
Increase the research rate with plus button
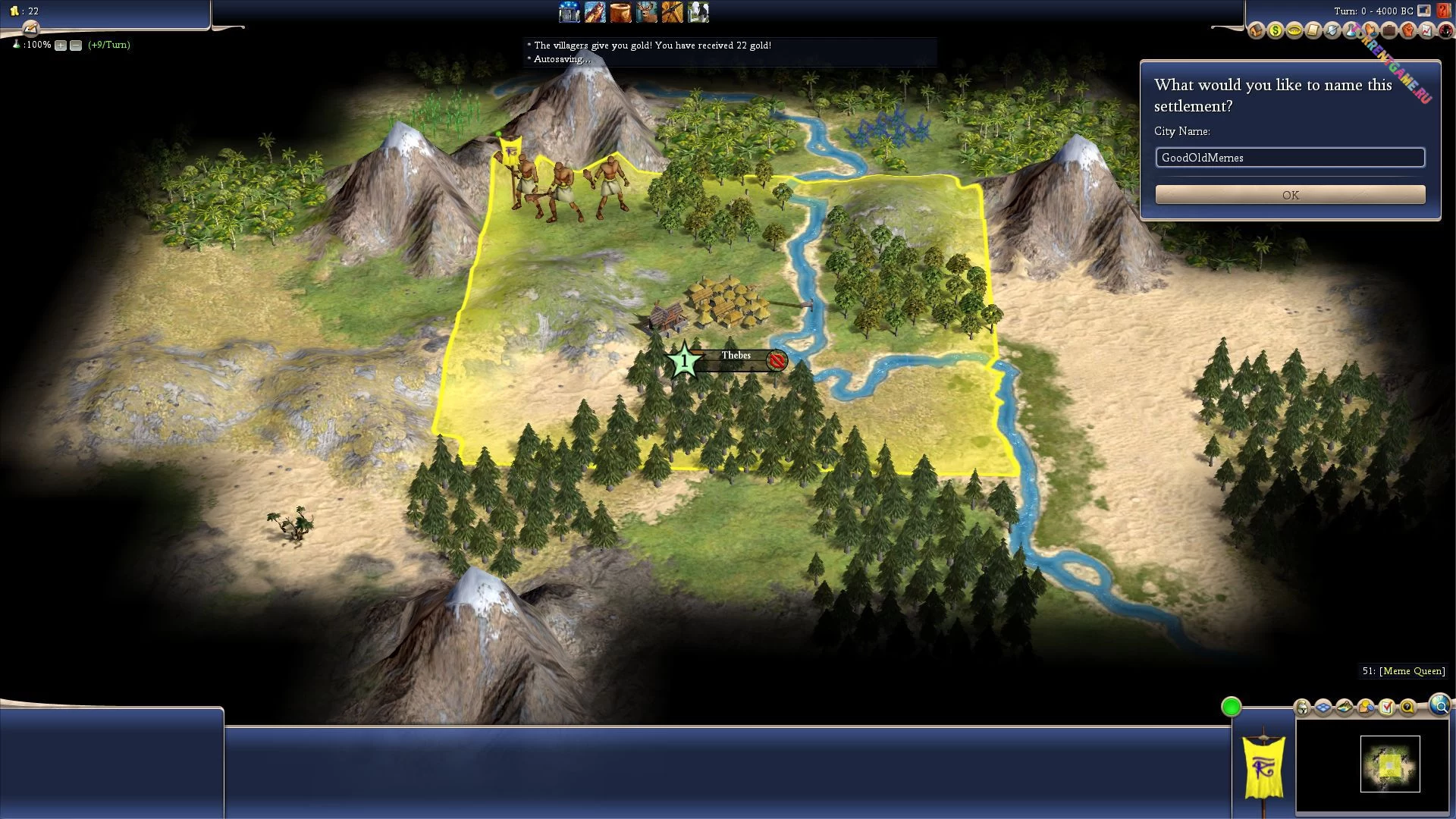coord(61,45)
